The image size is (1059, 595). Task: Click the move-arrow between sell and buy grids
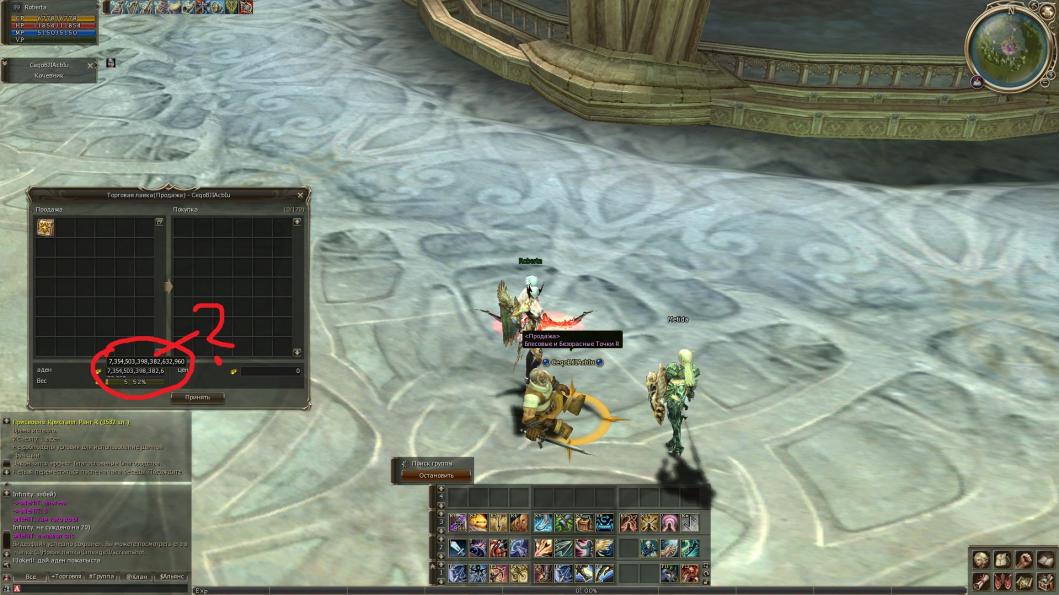point(168,287)
